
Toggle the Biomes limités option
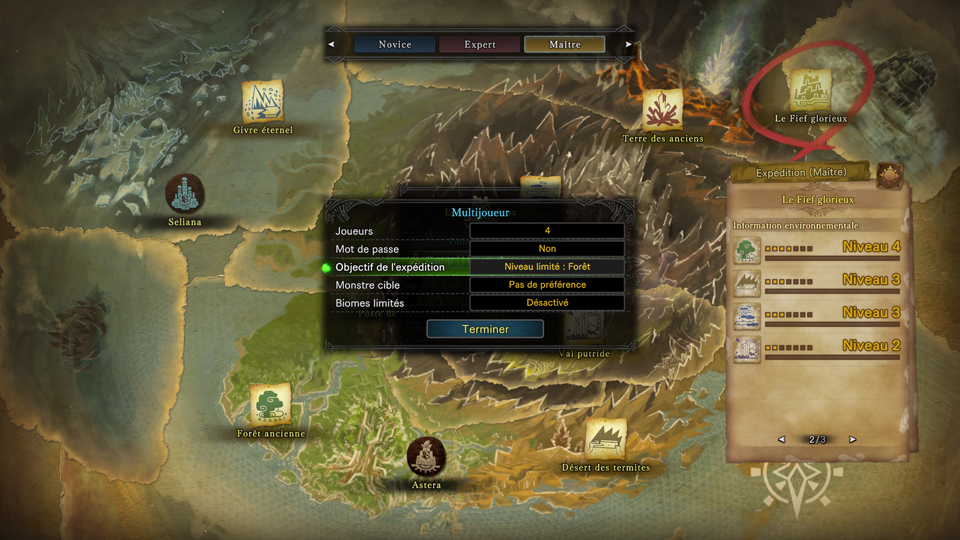547,303
